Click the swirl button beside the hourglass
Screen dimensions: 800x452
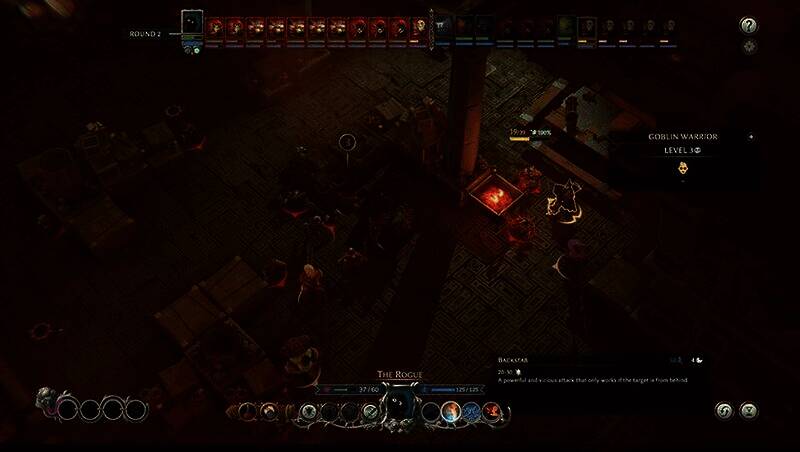(724, 410)
